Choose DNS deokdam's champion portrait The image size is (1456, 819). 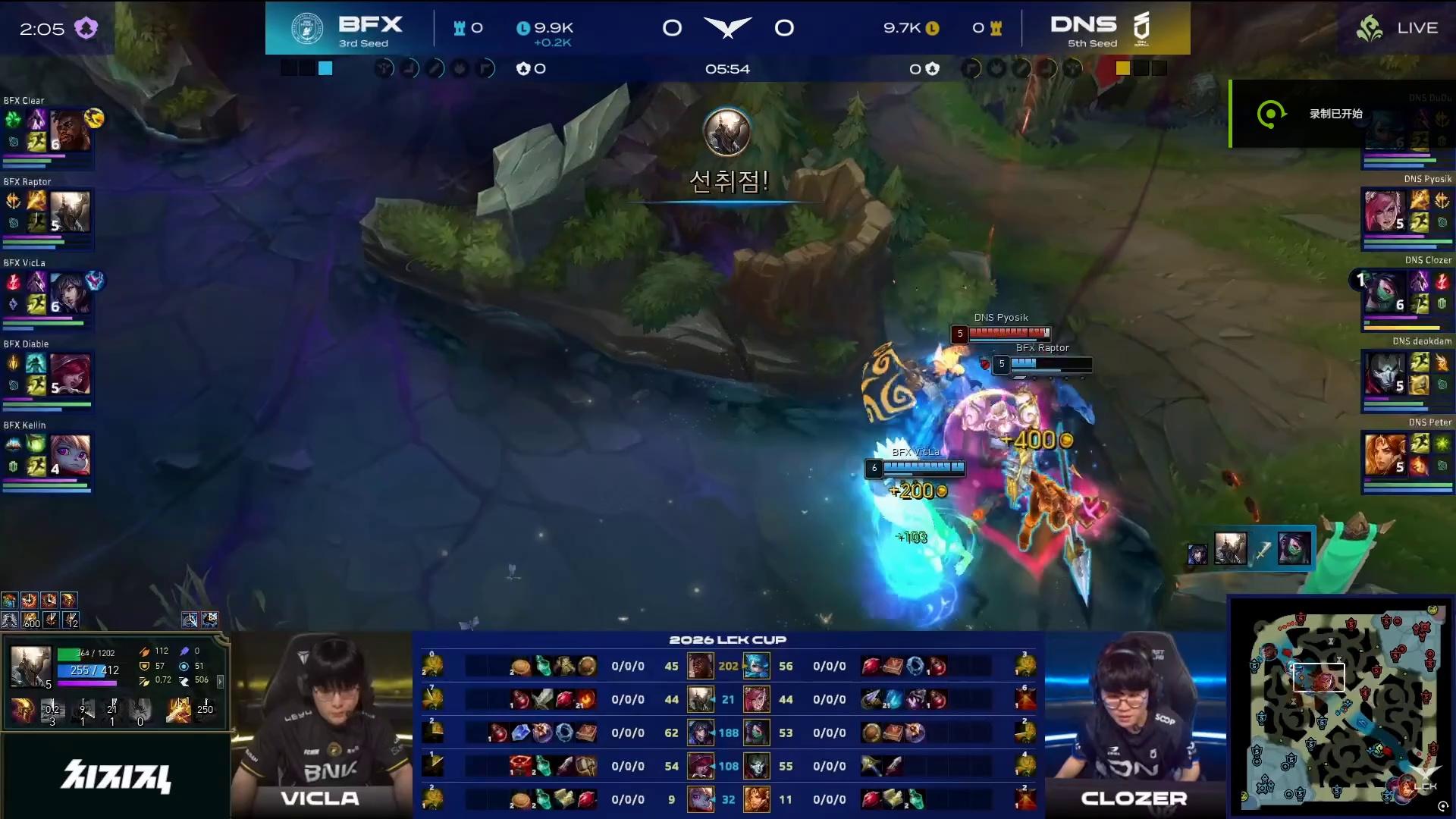tap(1383, 373)
